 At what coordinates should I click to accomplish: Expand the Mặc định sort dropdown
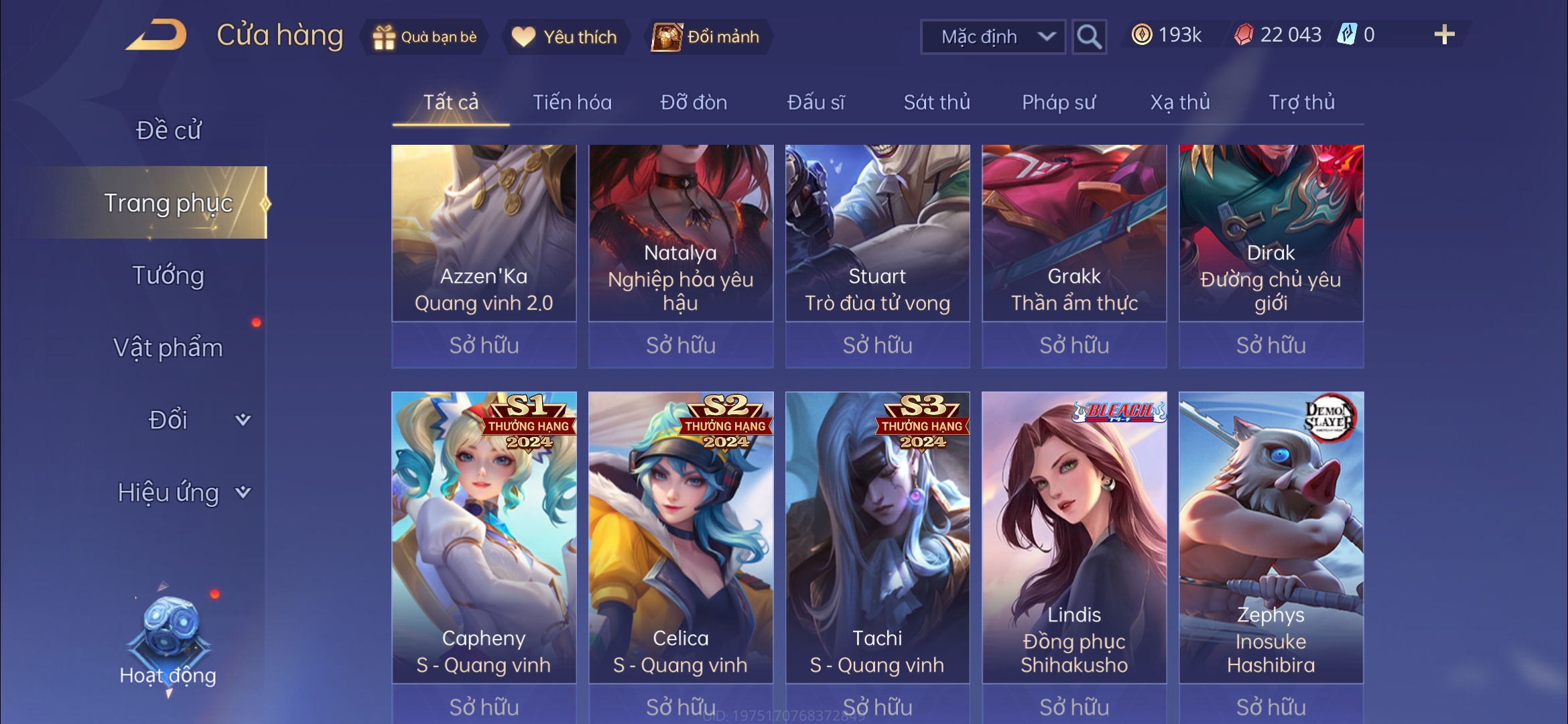(x=993, y=37)
